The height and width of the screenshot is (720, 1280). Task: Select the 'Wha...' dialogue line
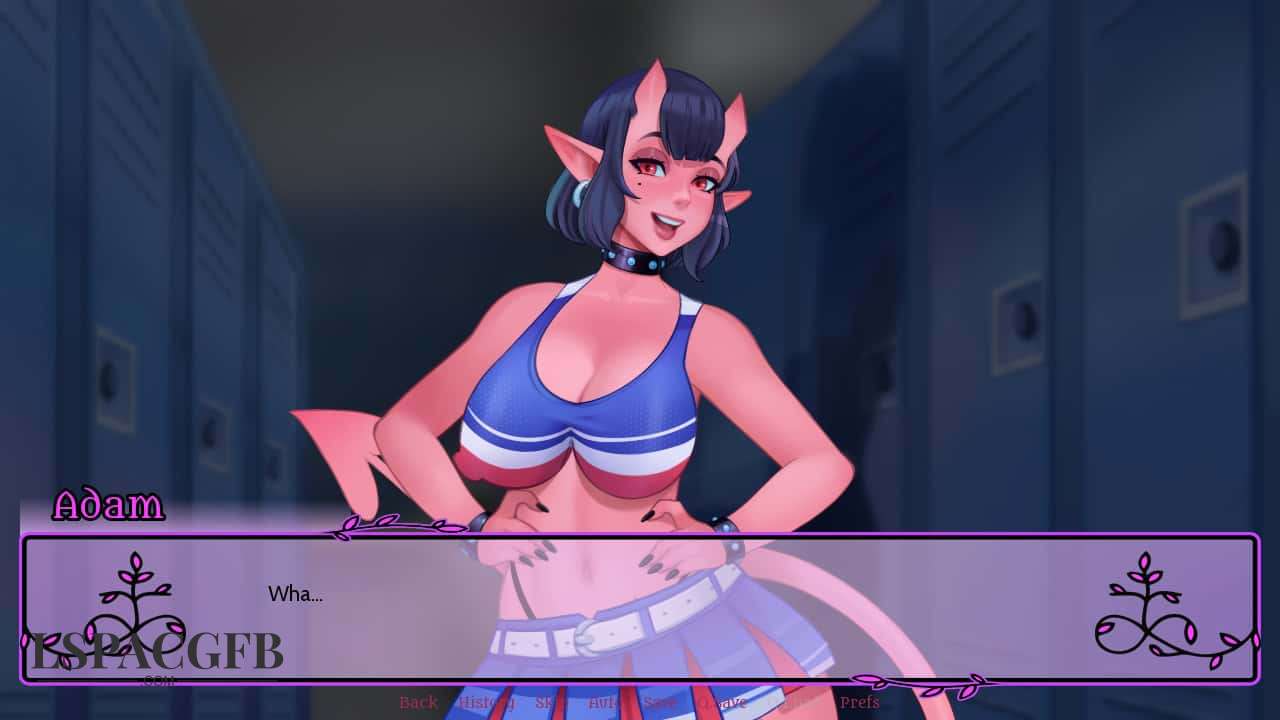click(296, 594)
